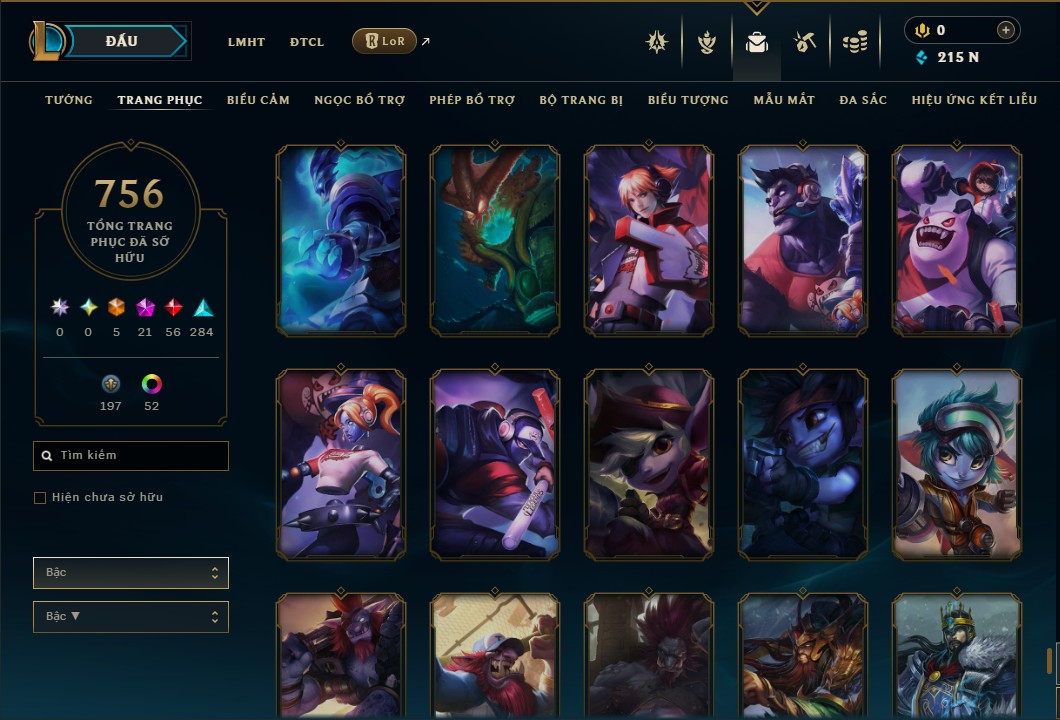Open the LMHT section
This screenshot has width=1060, height=720.
[246, 42]
